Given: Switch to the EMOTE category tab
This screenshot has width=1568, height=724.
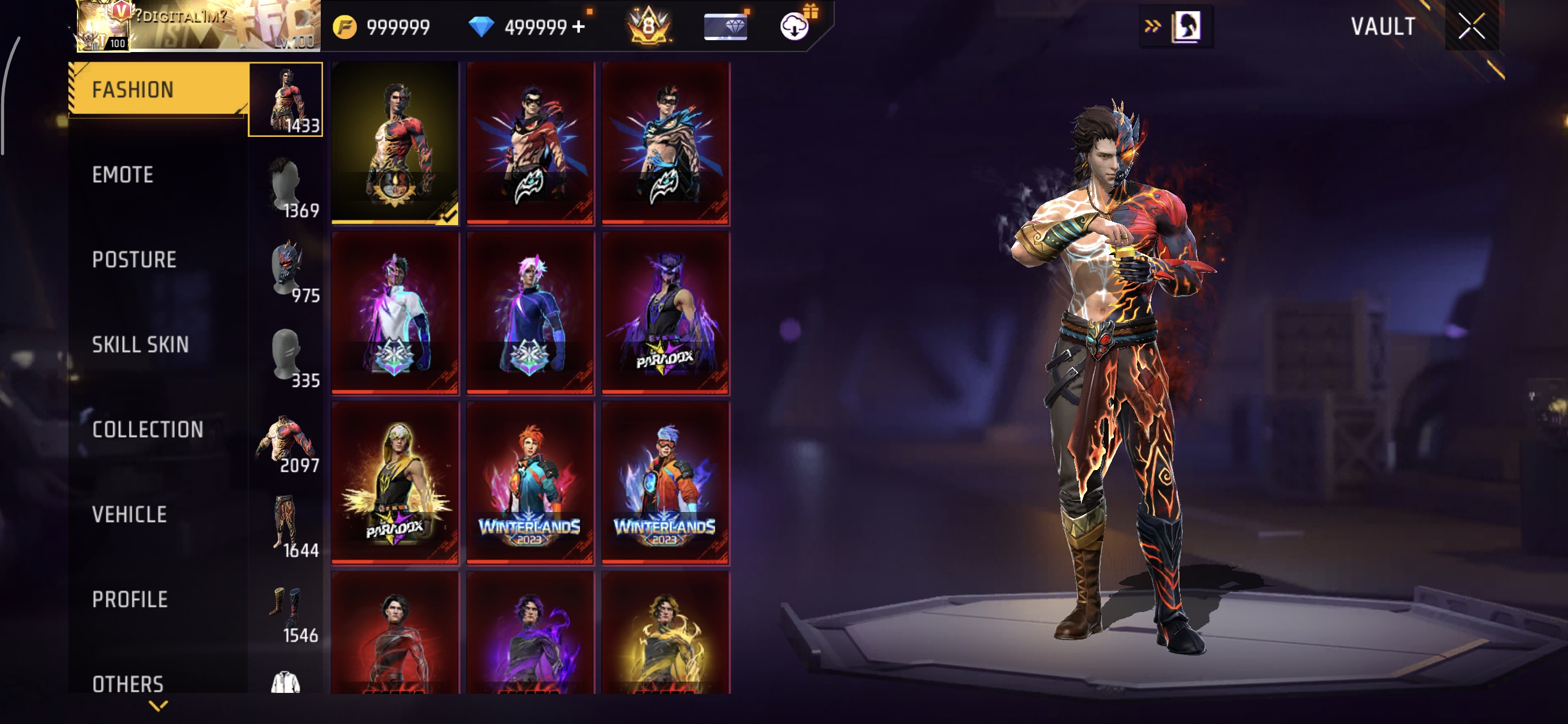Looking at the screenshot, I should coord(123,175).
